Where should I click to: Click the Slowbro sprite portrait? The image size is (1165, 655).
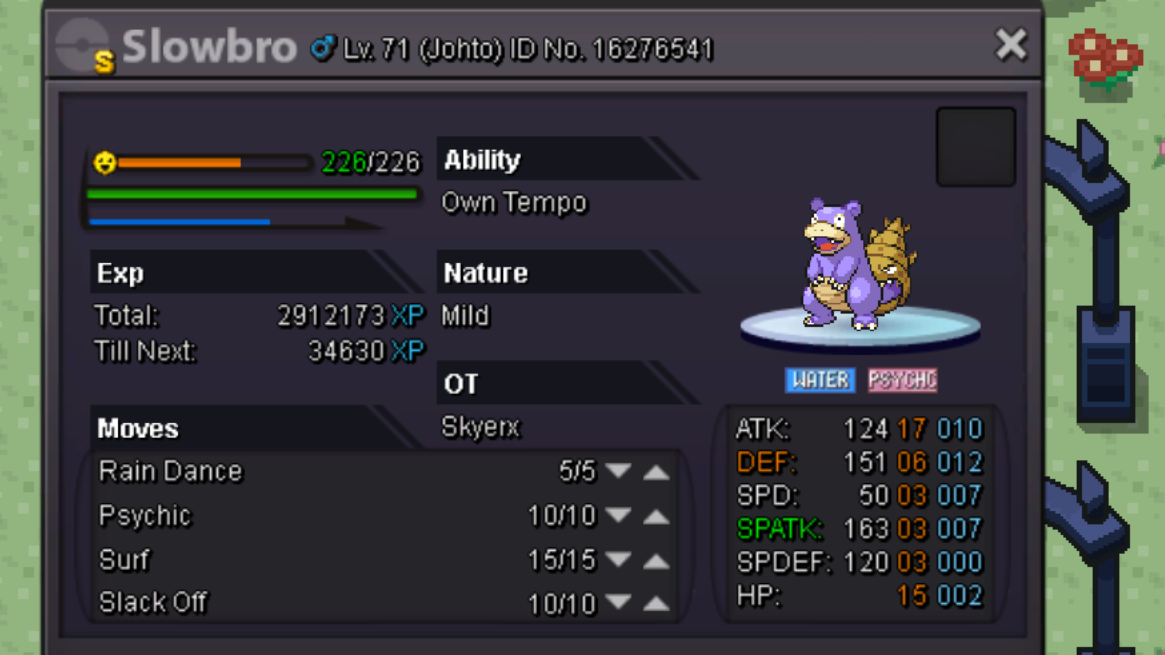pyautogui.click(x=859, y=265)
